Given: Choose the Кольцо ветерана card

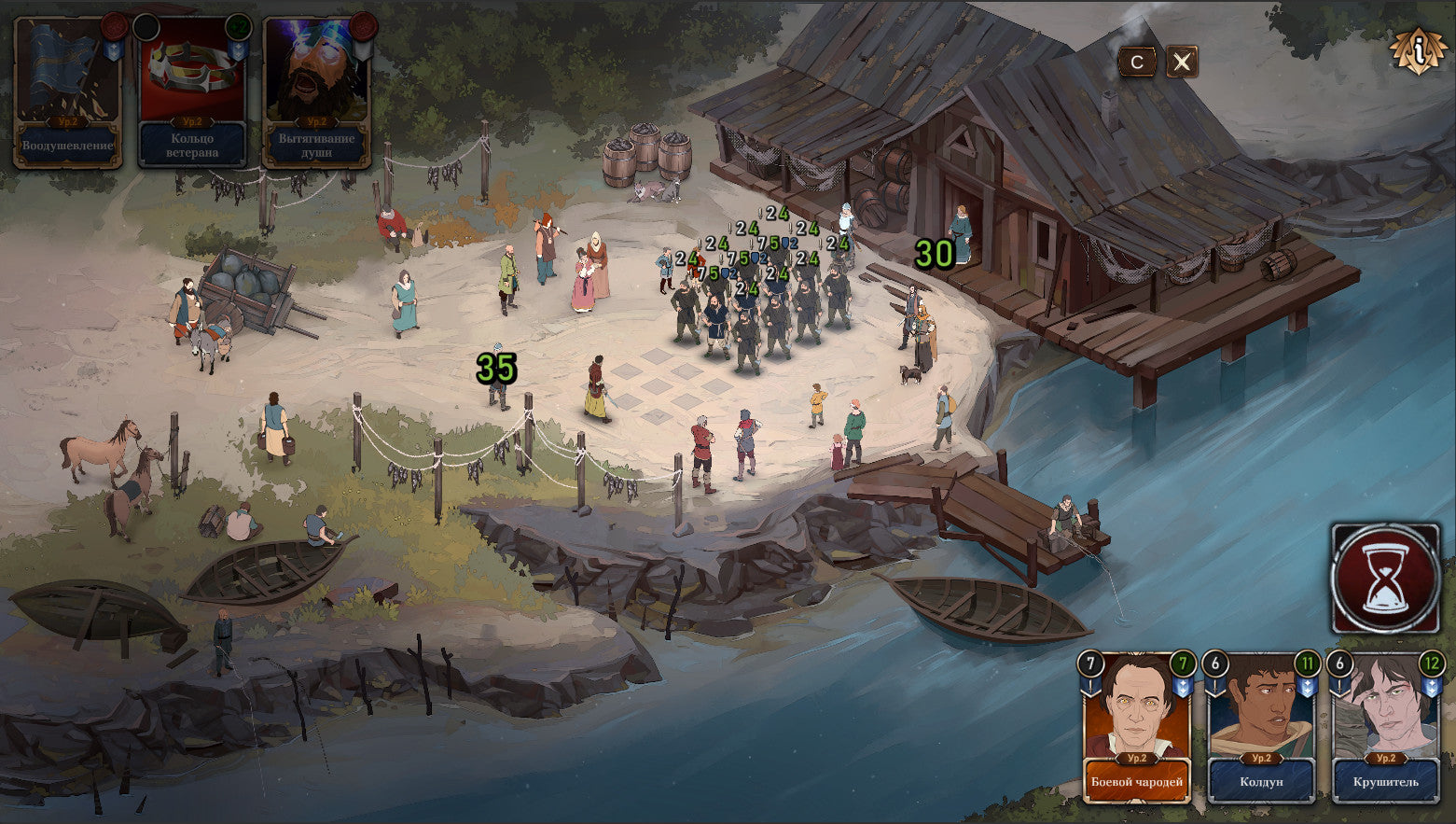Looking at the screenshot, I should tap(192, 92).
